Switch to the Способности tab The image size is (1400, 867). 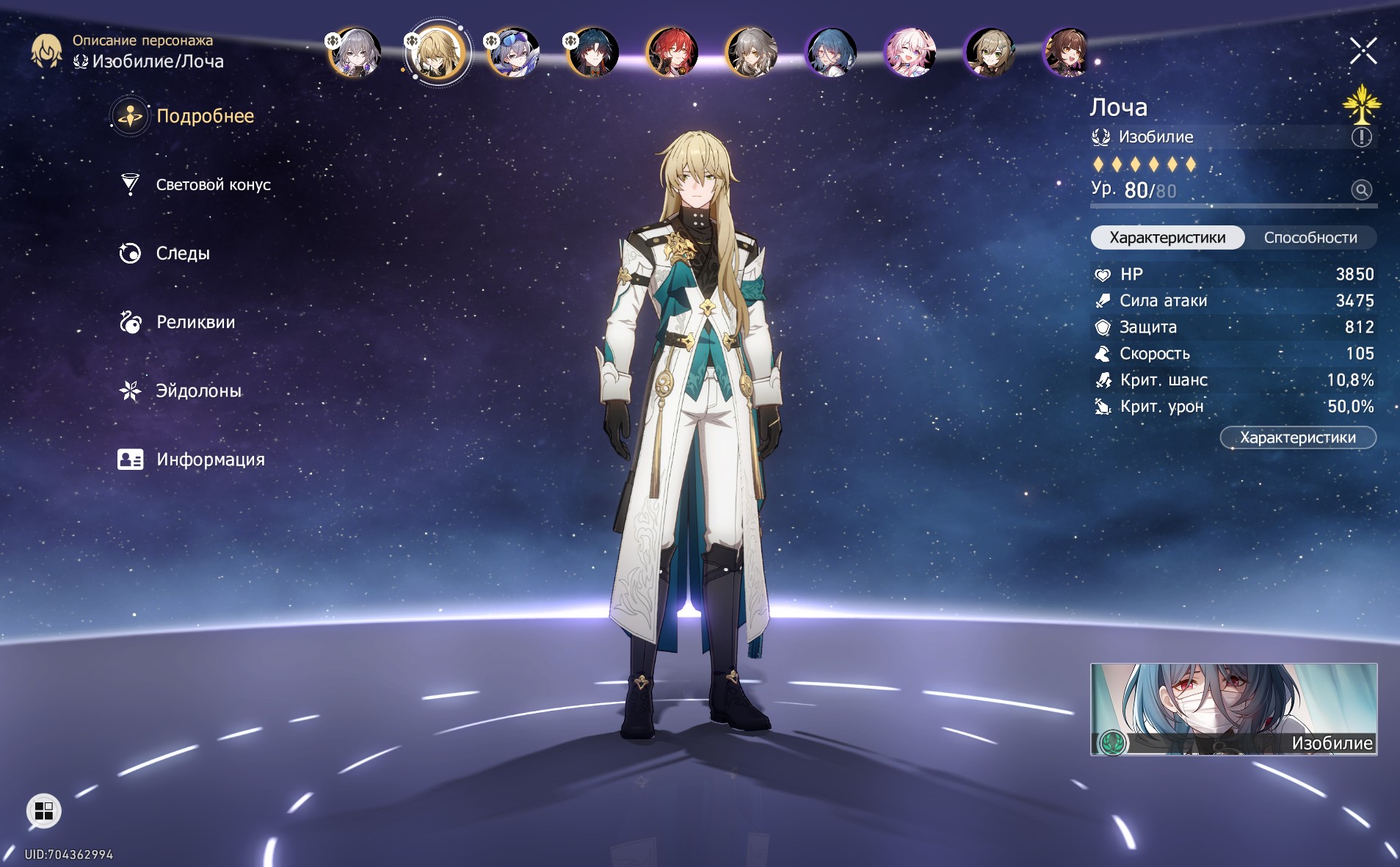1310,238
